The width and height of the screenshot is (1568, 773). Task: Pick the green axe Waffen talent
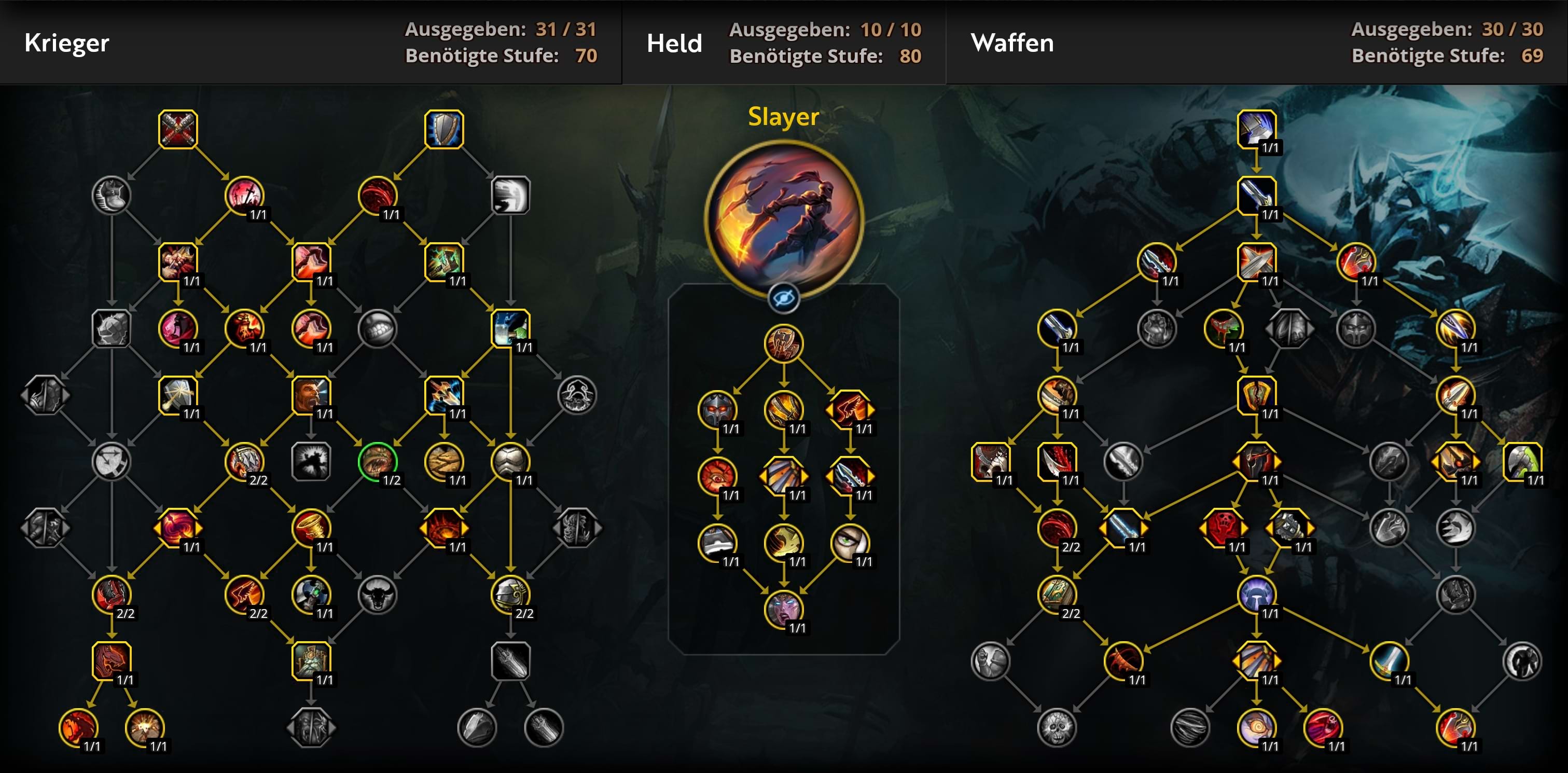click(1522, 461)
